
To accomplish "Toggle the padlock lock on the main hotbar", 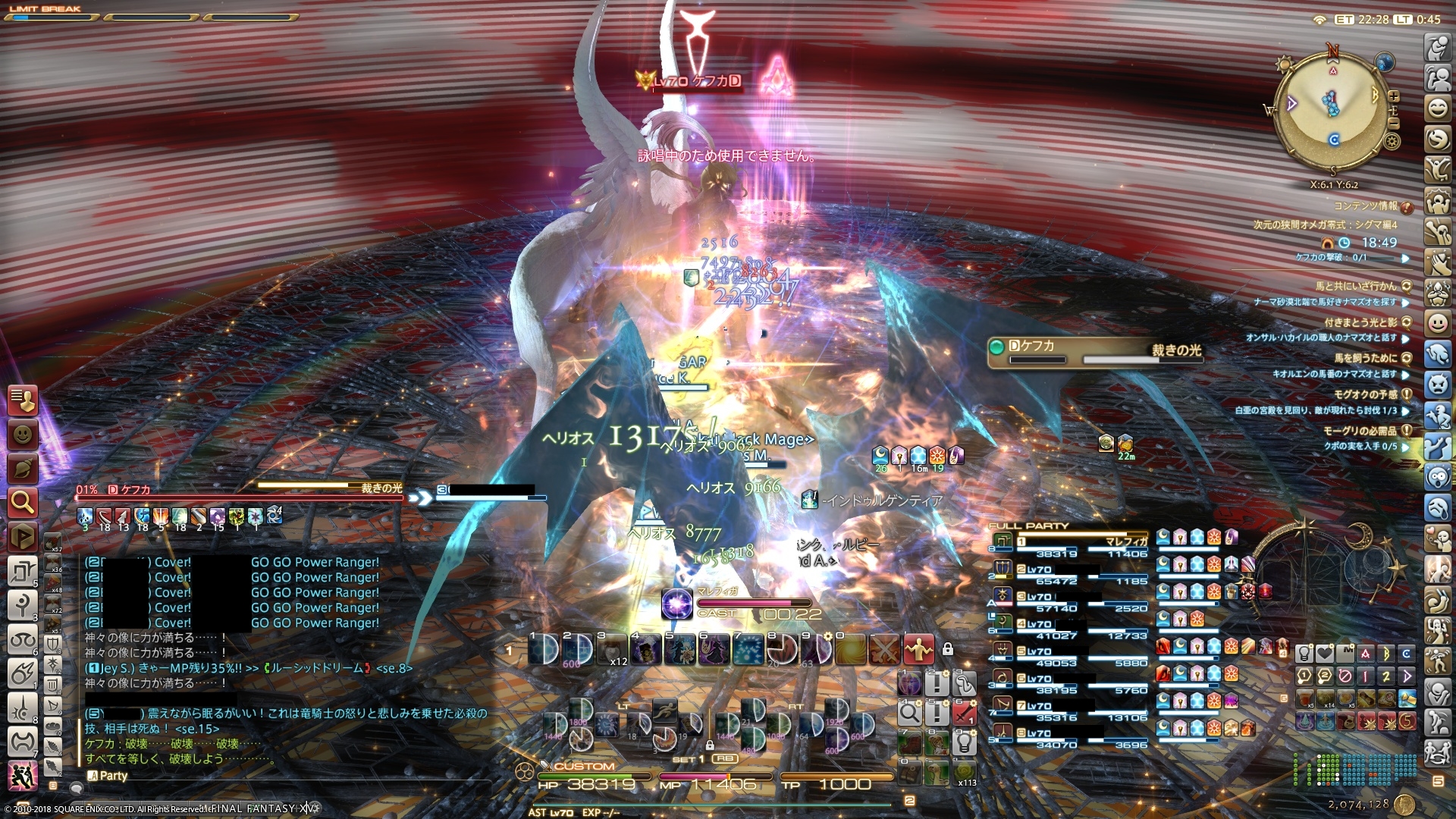I will [948, 650].
